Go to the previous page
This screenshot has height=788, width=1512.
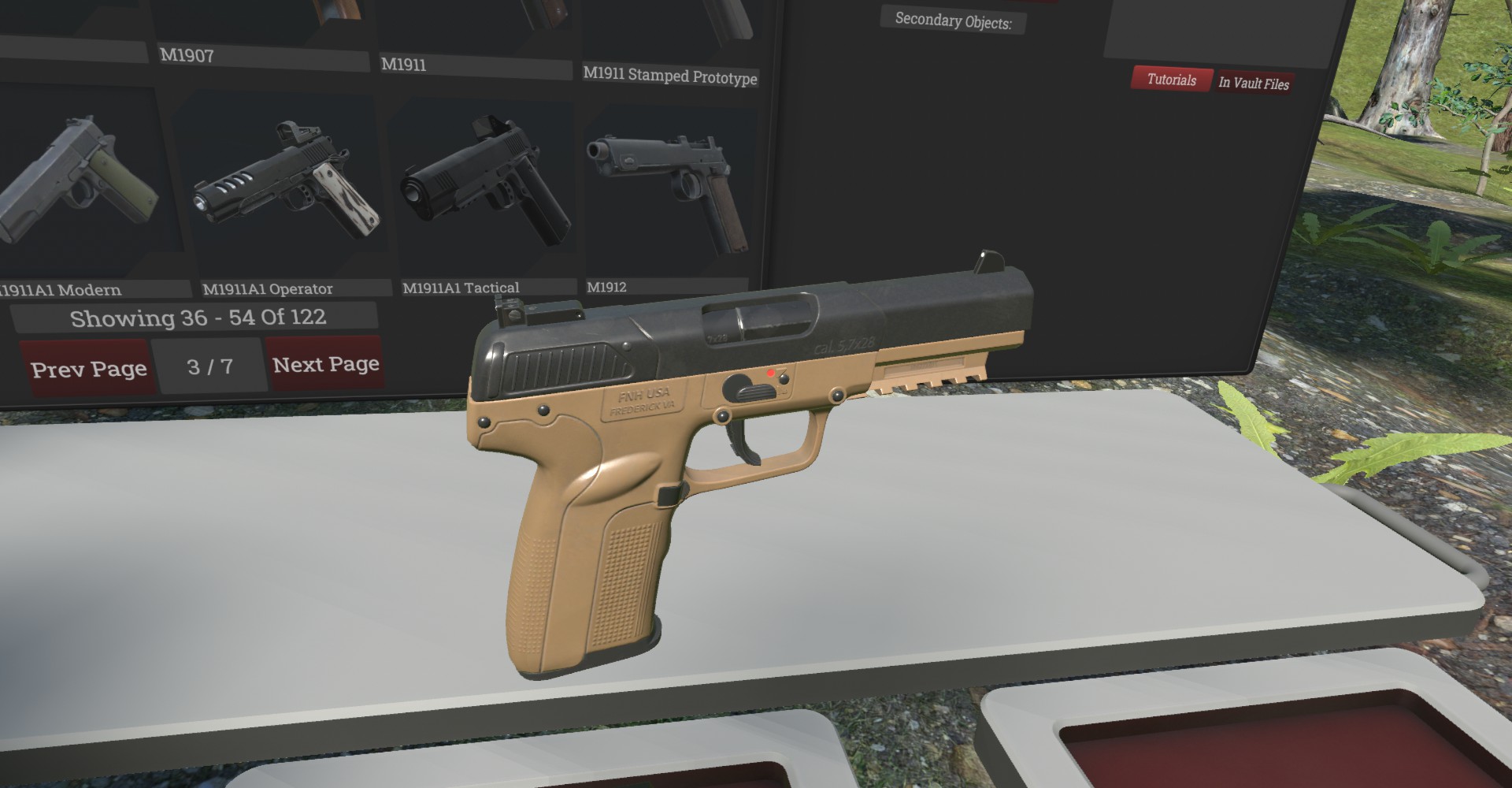[x=87, y=369]
